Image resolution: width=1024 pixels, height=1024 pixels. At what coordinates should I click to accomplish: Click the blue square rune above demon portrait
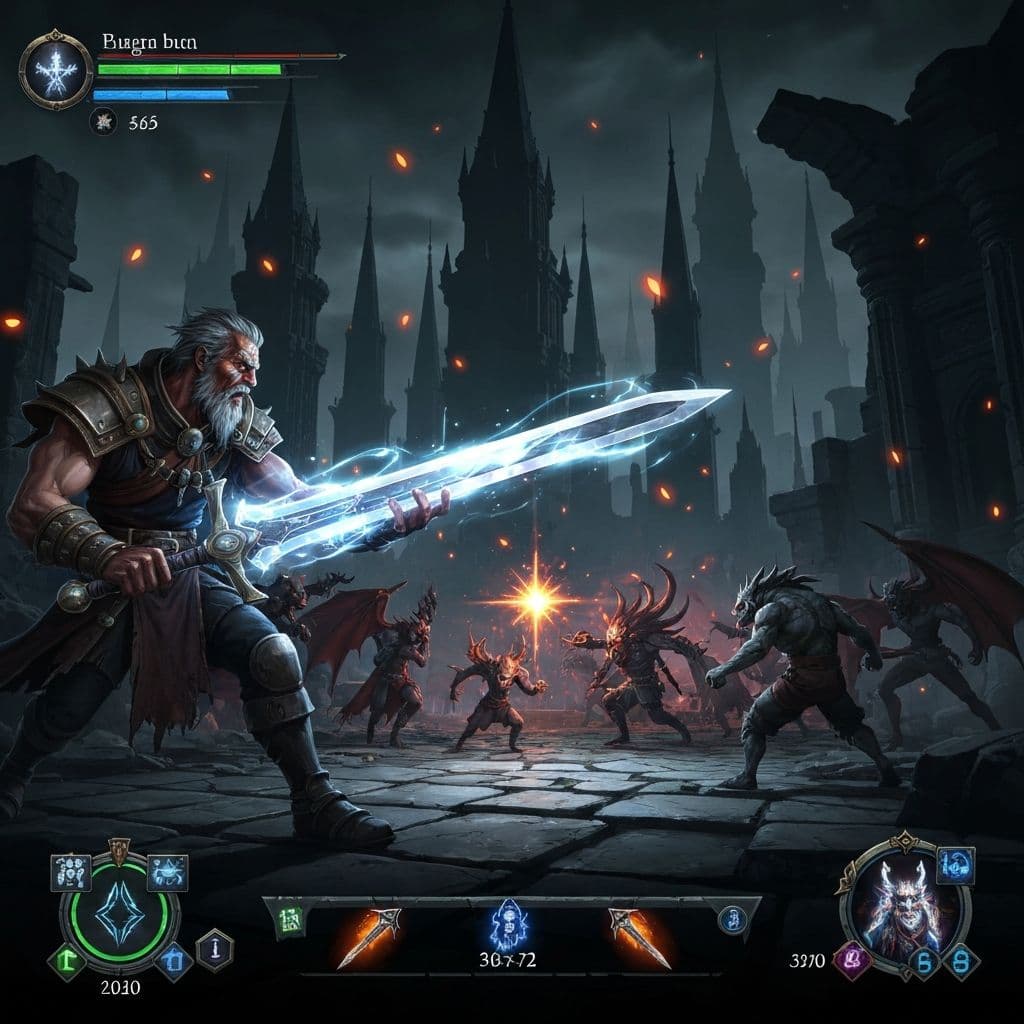[955, 865]
